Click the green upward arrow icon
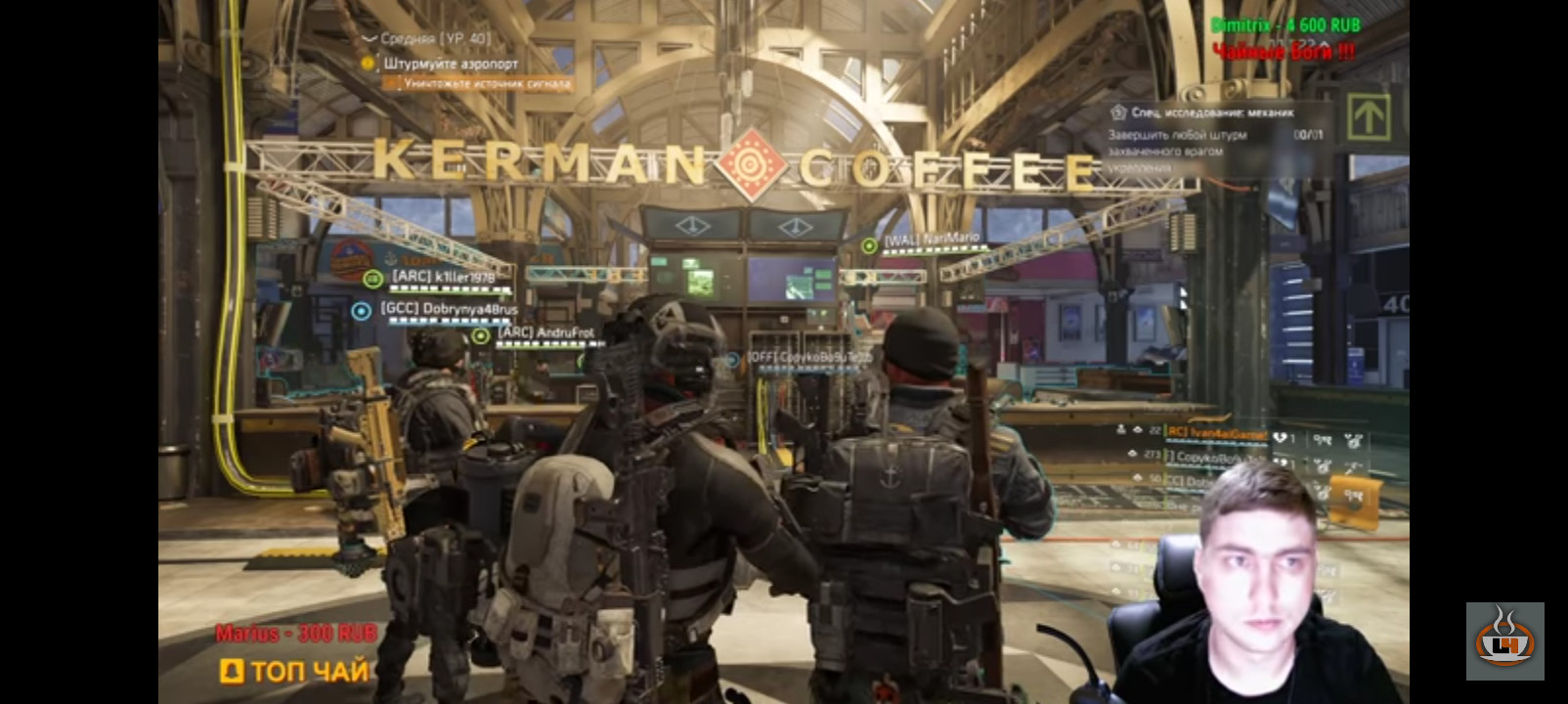Image resolution: width=1568 pixels, height=704 pixels. point(1369,117)
